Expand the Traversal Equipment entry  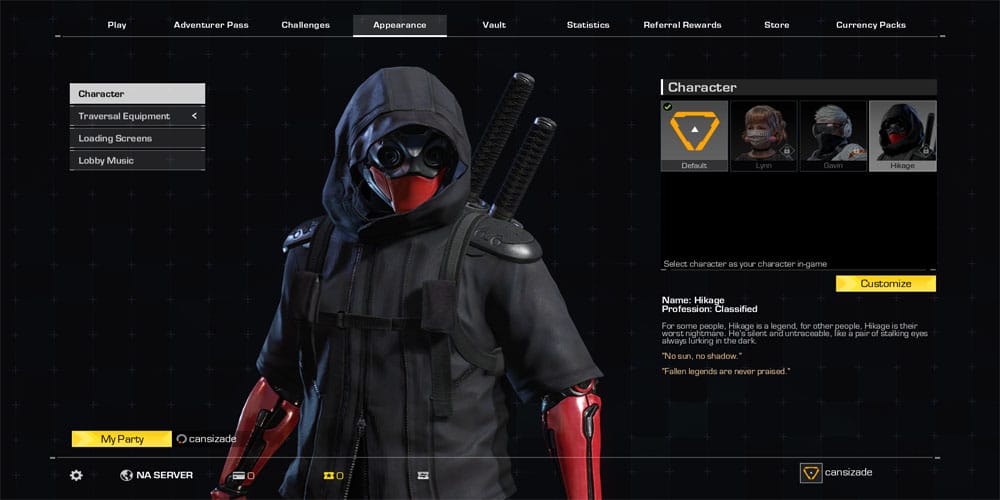point(137,116)
